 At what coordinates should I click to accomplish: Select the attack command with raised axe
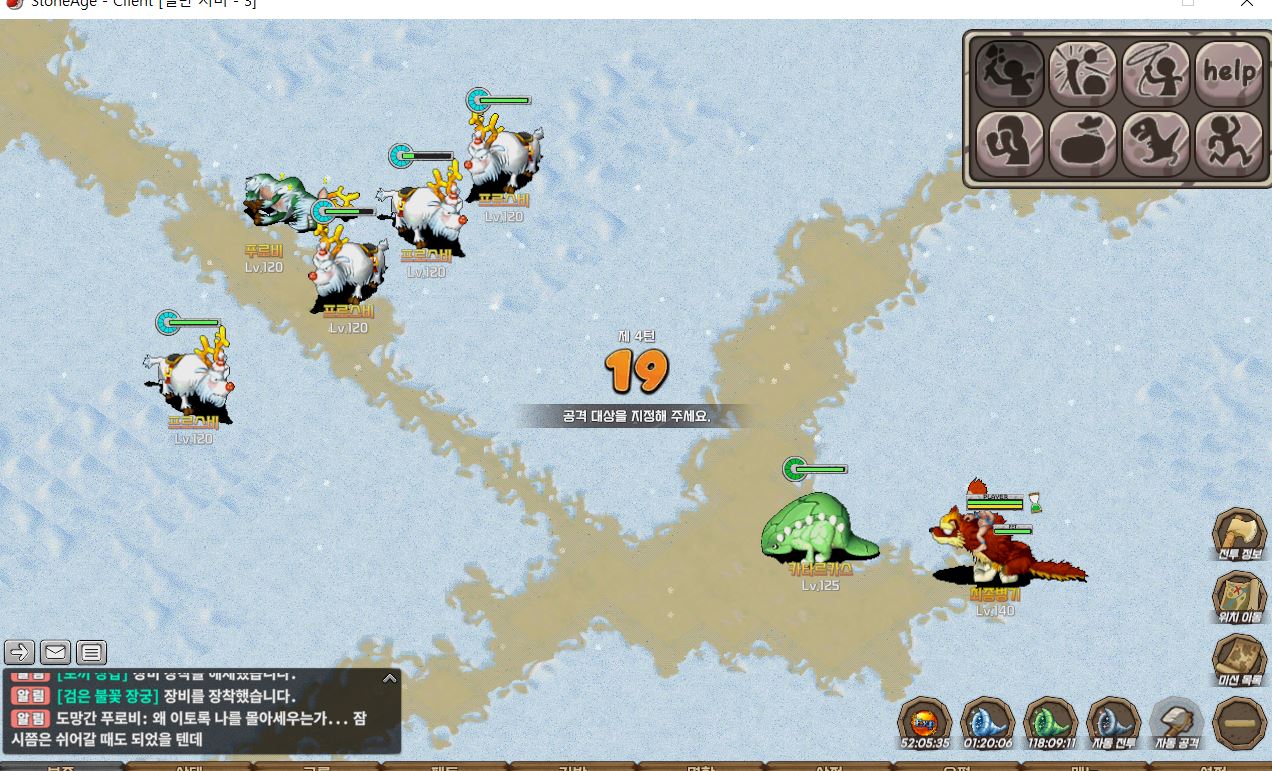pyautogui.click(x=1009, y=72)
